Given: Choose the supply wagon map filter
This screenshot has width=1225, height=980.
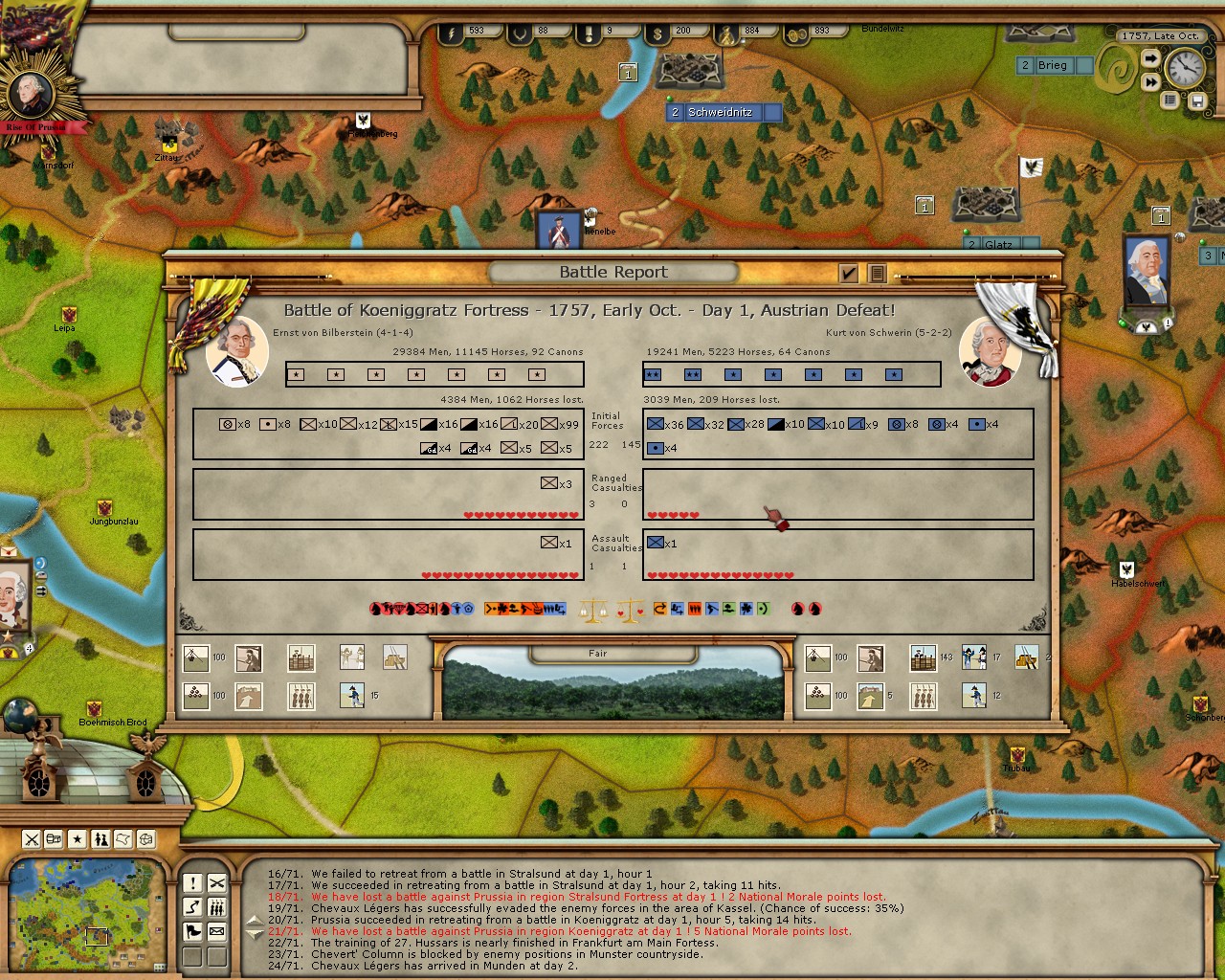Looking at the screenshot, I should click(55, 839).
